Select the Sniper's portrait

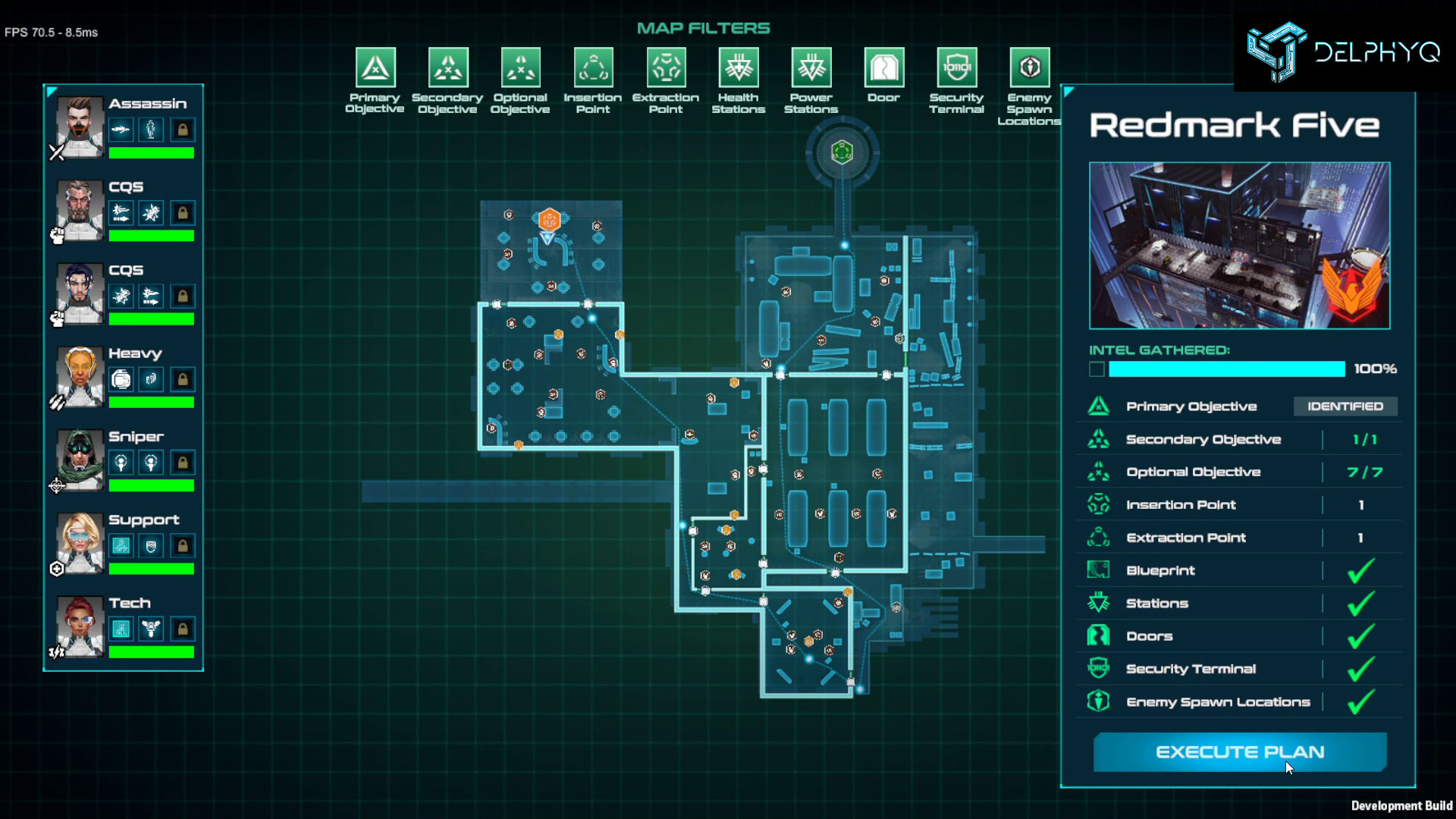point(79,459)
